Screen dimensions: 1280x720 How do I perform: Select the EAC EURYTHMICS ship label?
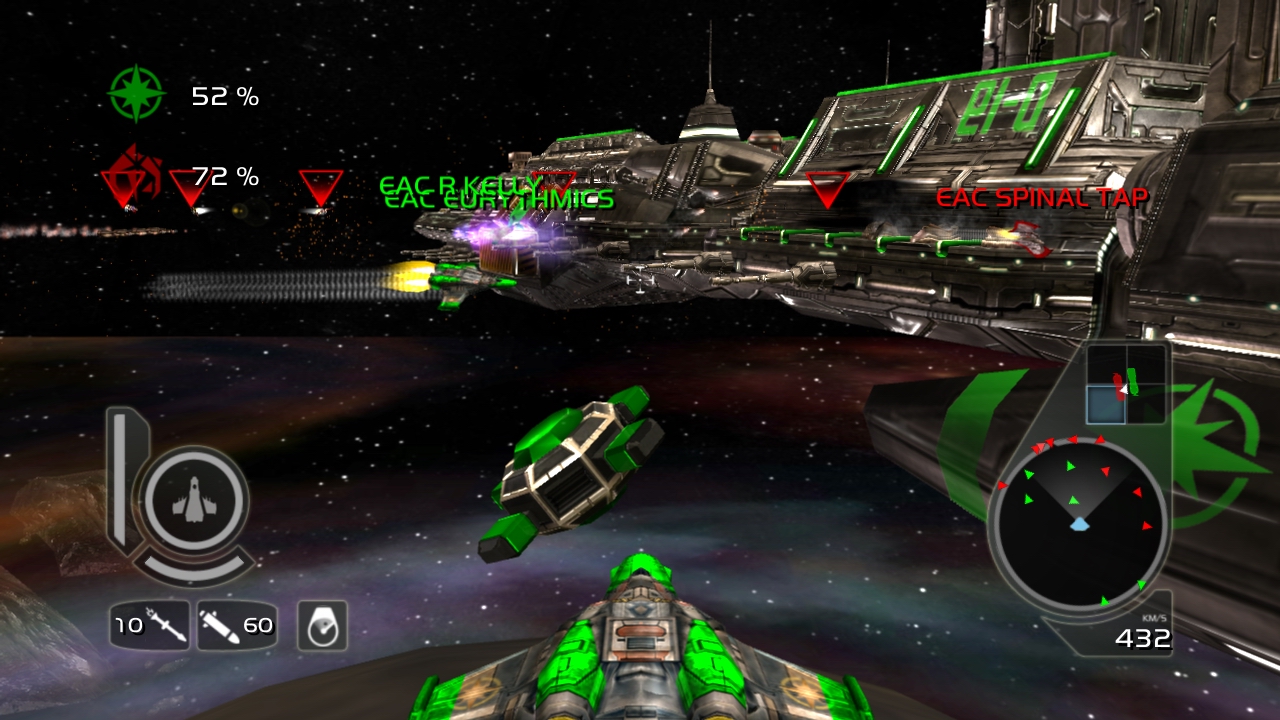[500, 201]
